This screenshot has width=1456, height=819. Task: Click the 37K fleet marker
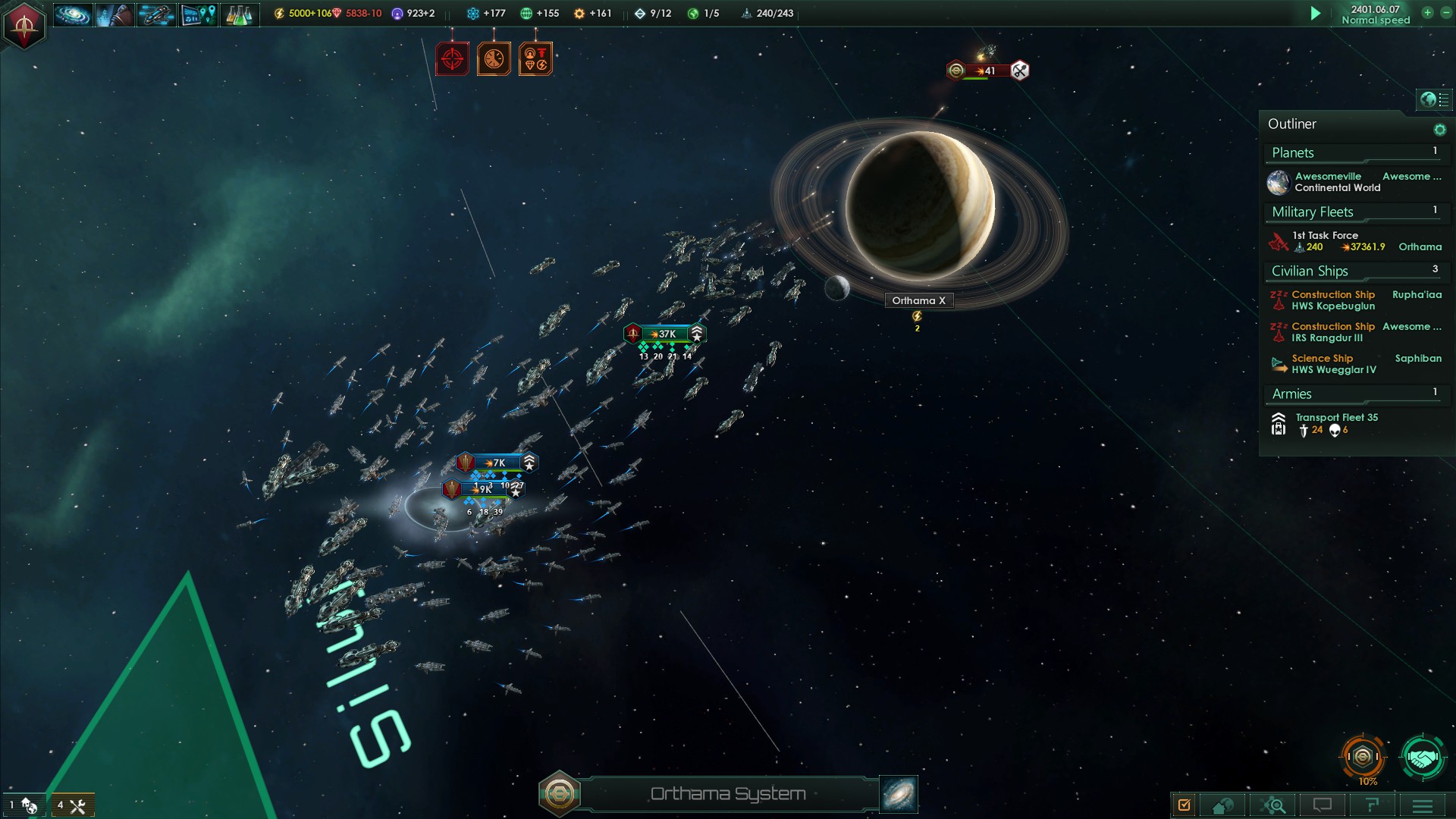coord(666,334)
